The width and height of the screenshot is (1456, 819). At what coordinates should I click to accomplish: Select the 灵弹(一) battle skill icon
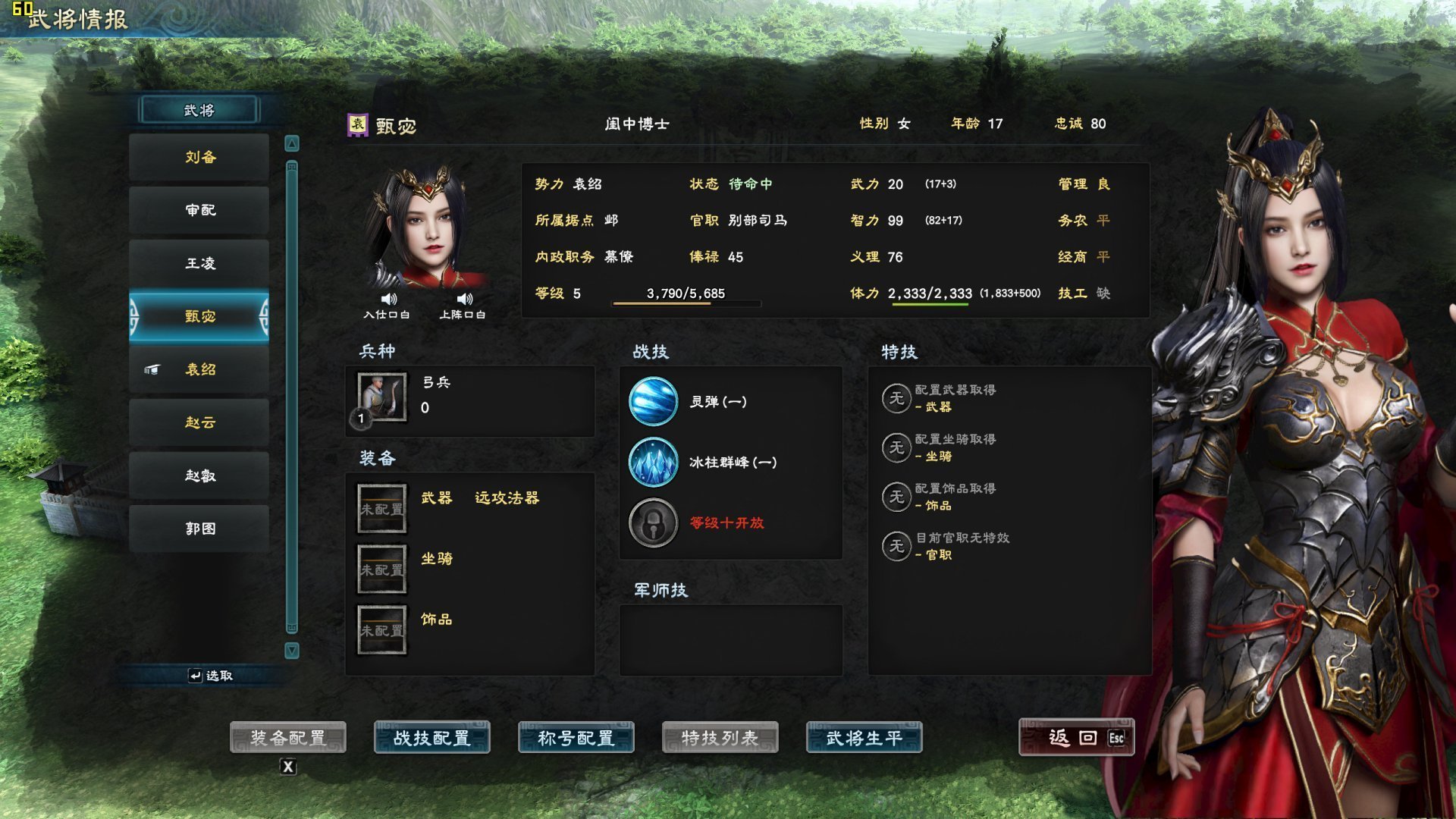654,402
